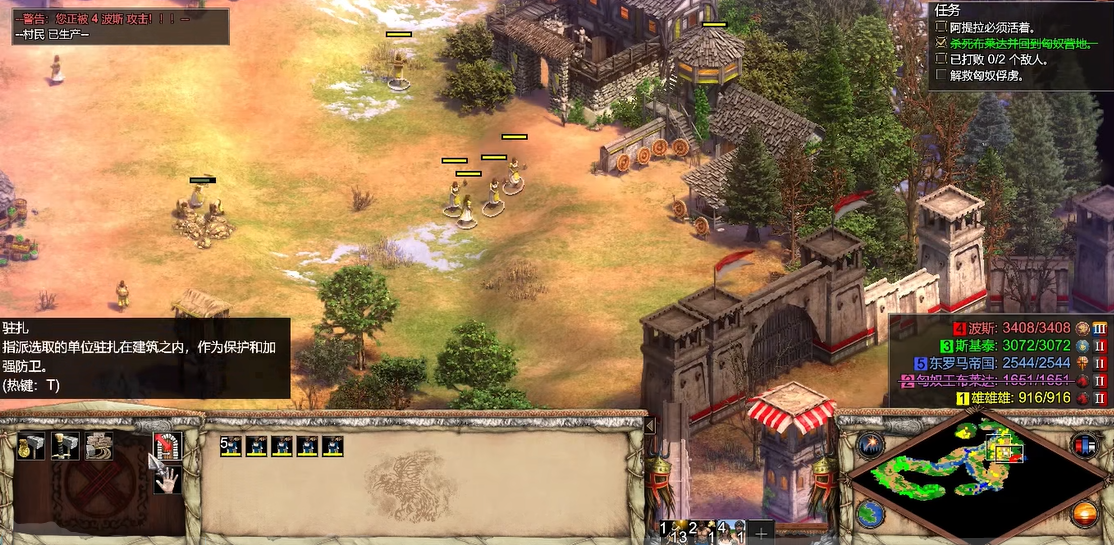Select the villager portrait marked with 5

point(231,446)
